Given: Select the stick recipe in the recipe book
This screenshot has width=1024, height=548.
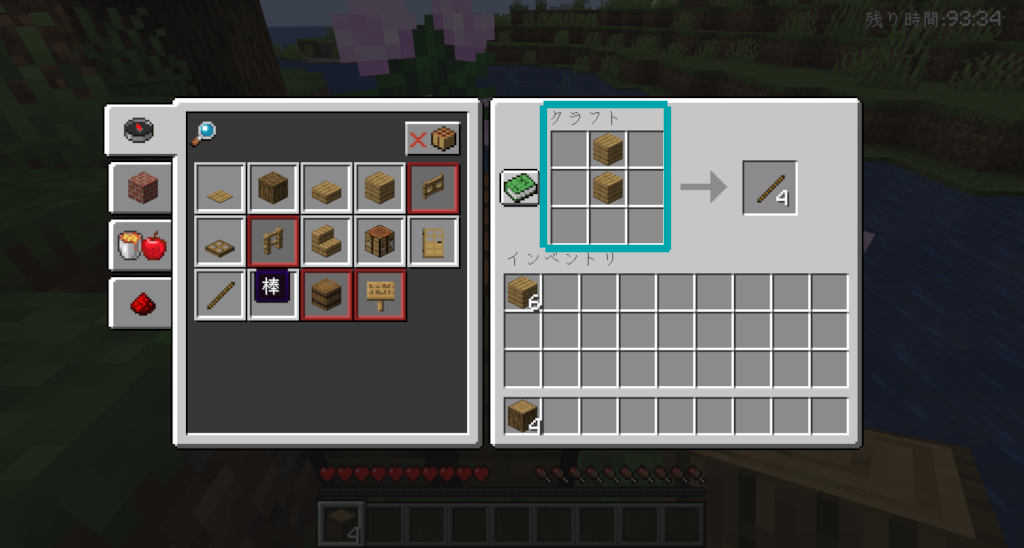Looking at the screenshot, I should (x=220, y=296).
